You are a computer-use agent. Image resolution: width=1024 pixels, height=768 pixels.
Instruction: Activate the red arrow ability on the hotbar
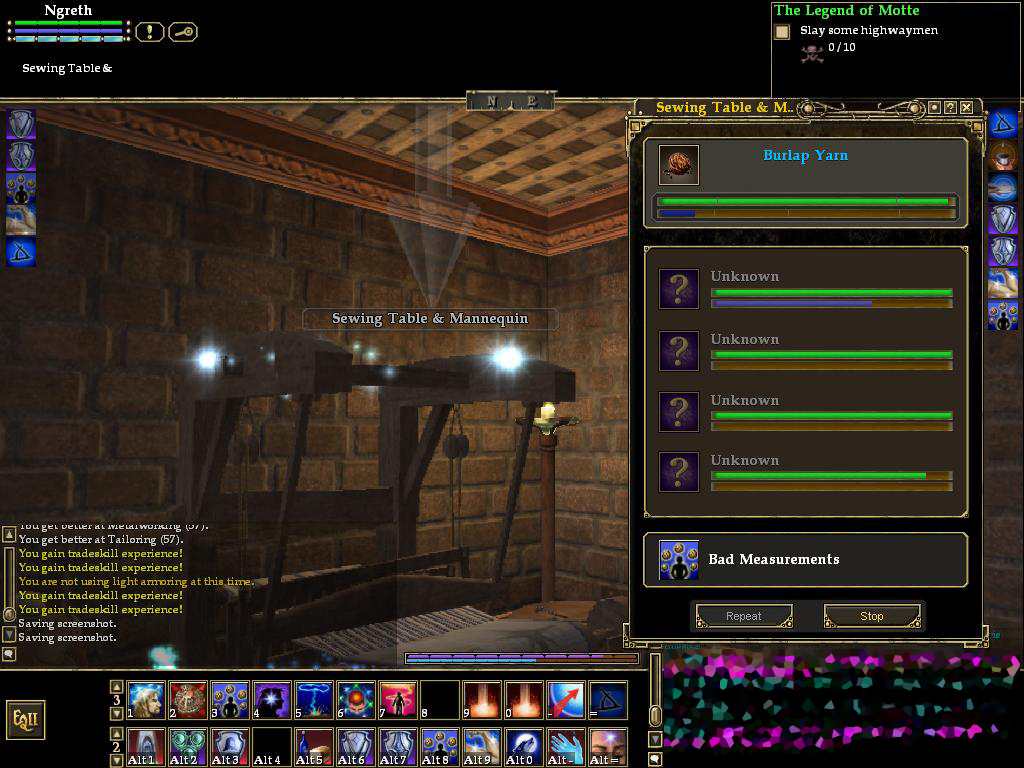tap(566, 700)
